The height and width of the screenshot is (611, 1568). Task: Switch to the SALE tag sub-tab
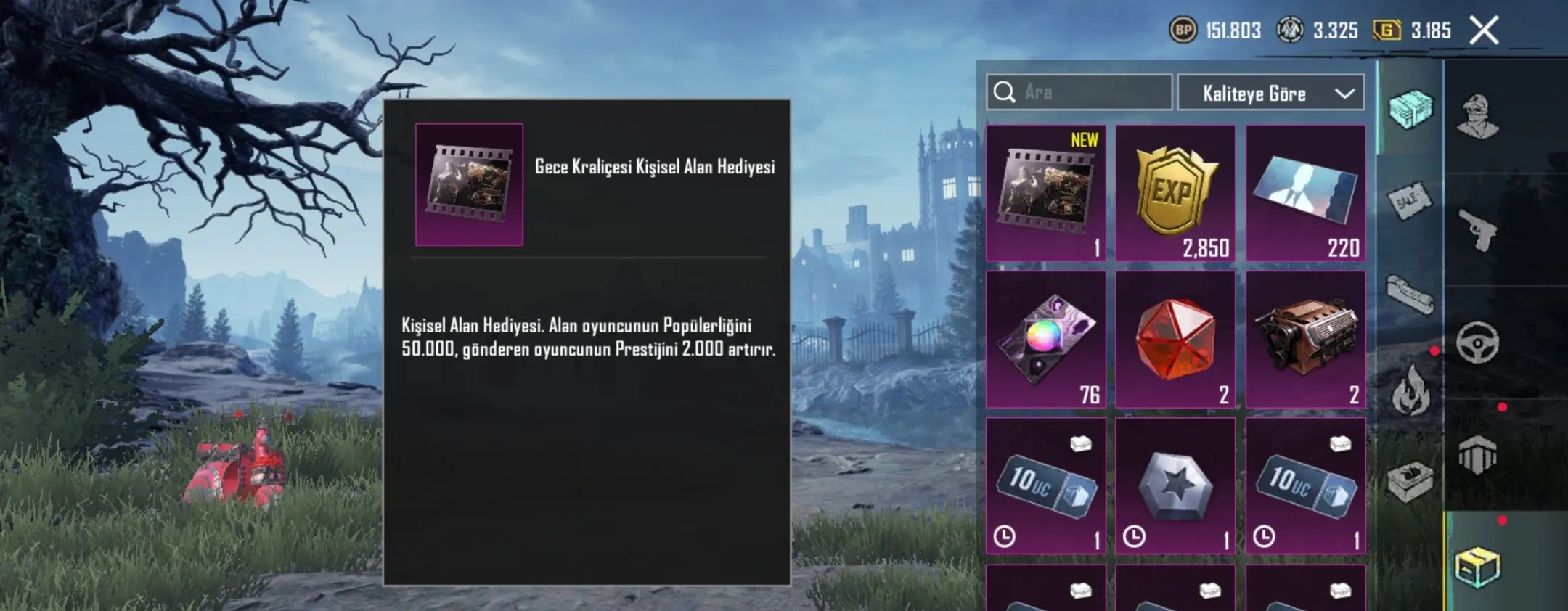1409,202
